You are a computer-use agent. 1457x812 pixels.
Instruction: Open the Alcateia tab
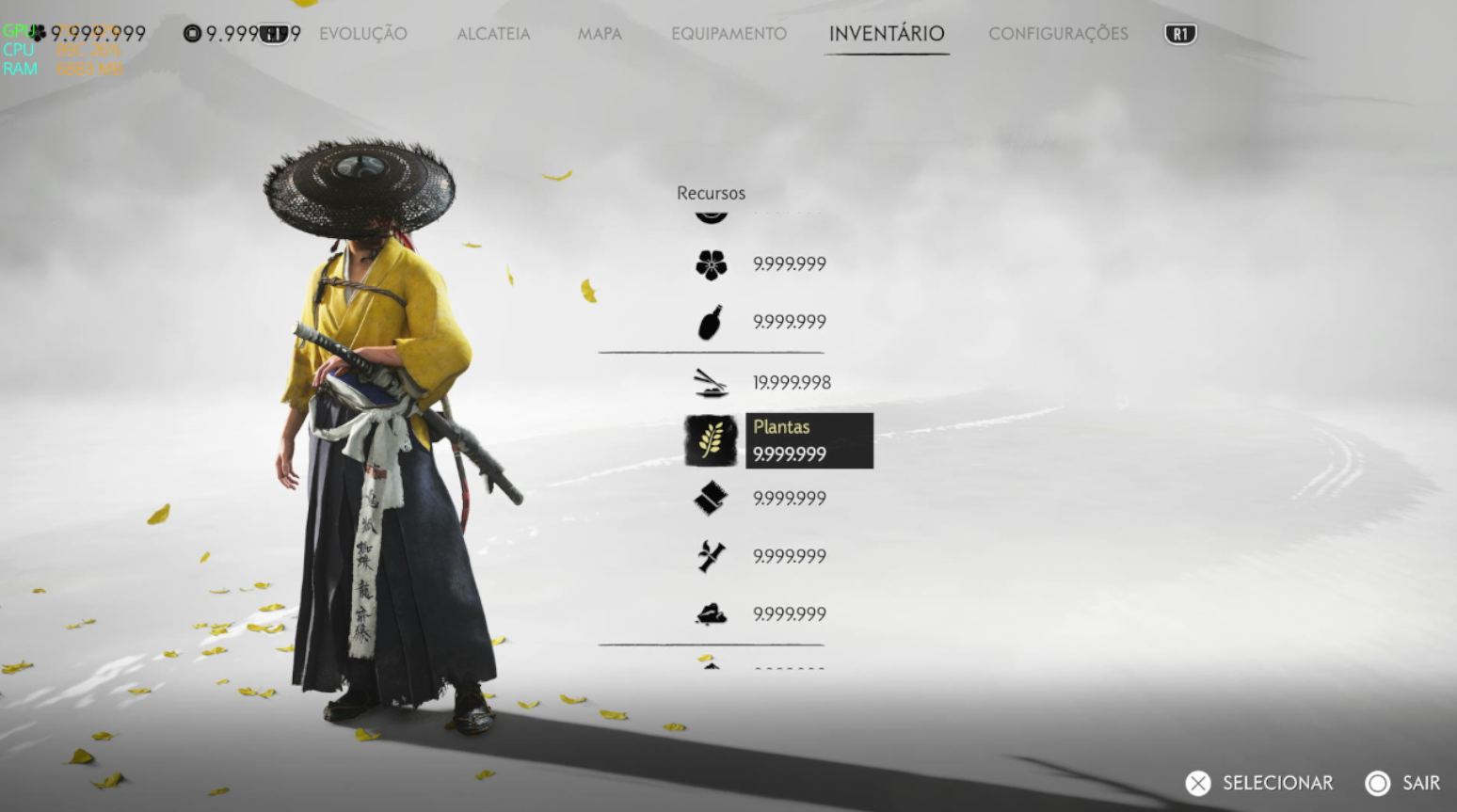pos(493,34)
